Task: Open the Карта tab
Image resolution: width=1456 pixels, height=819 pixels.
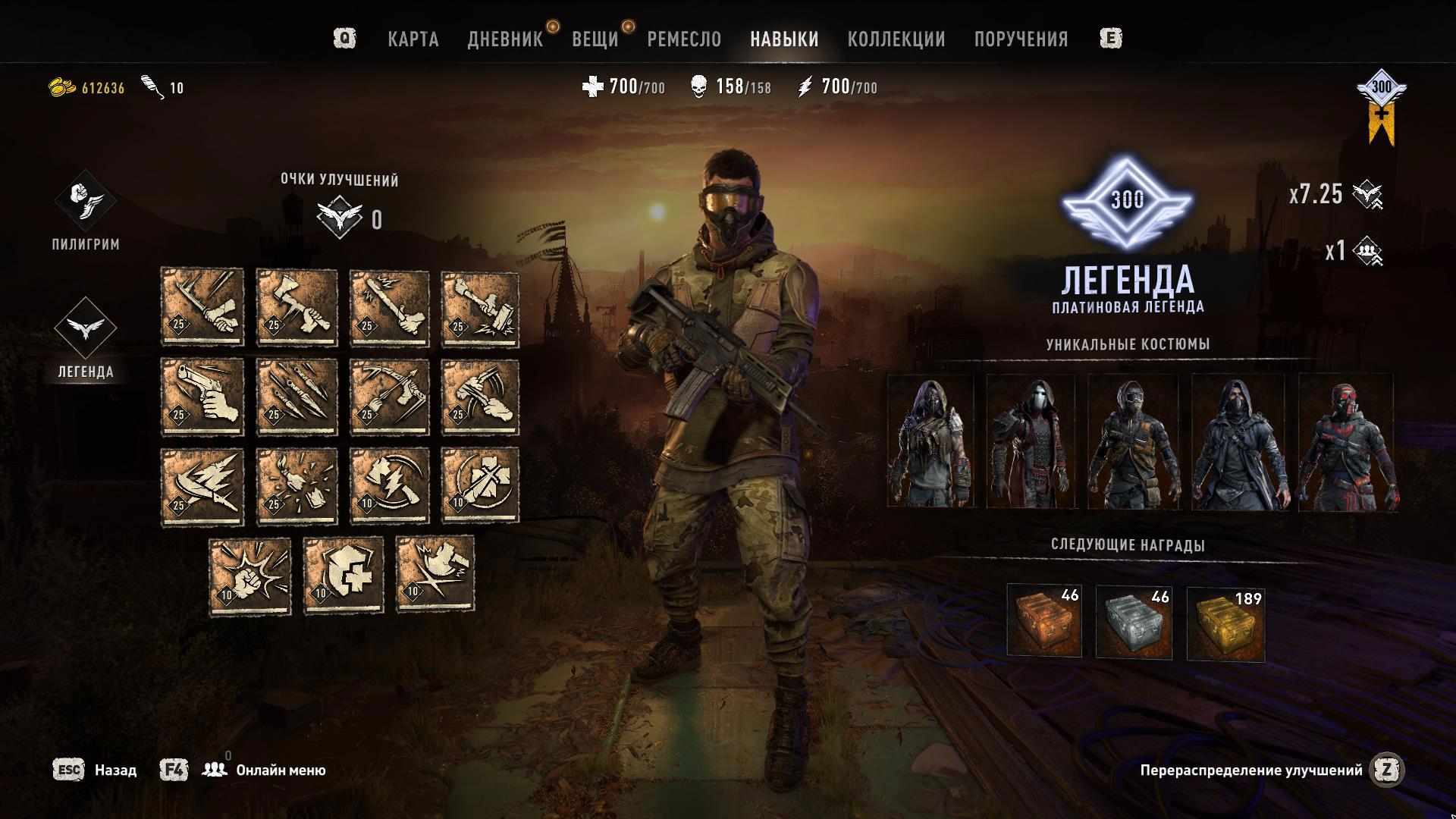Action: [x=413, y=39]
